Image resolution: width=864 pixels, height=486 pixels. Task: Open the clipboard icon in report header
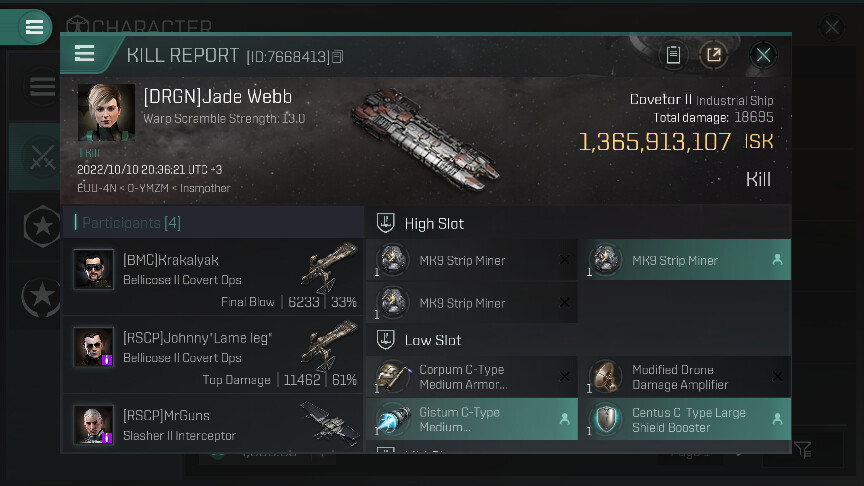coord(673,55)
